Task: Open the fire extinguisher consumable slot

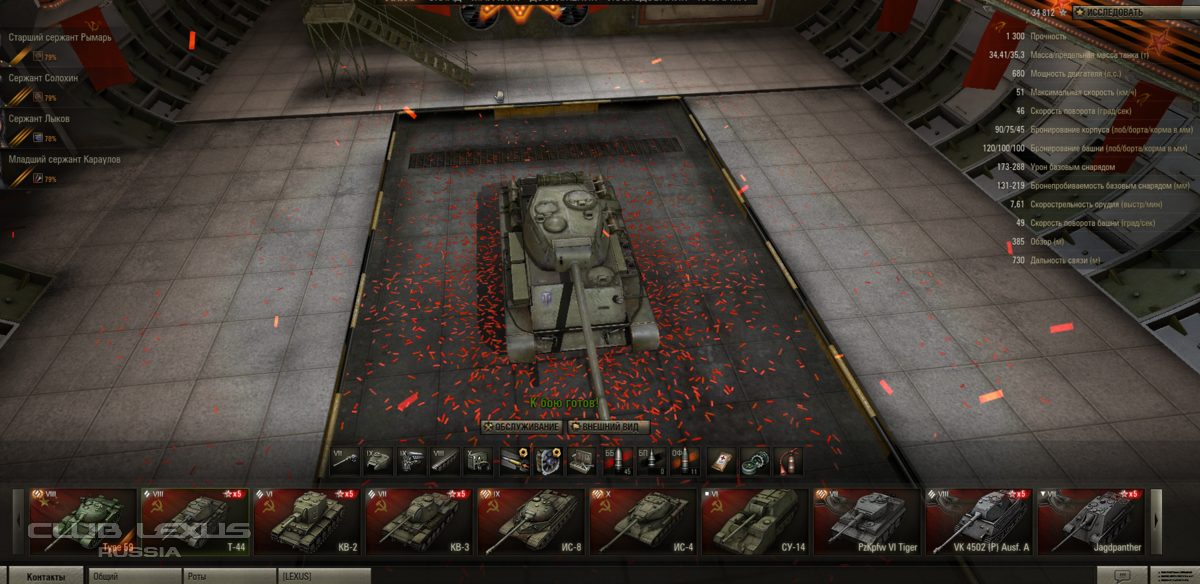Action: pos(788,461)
